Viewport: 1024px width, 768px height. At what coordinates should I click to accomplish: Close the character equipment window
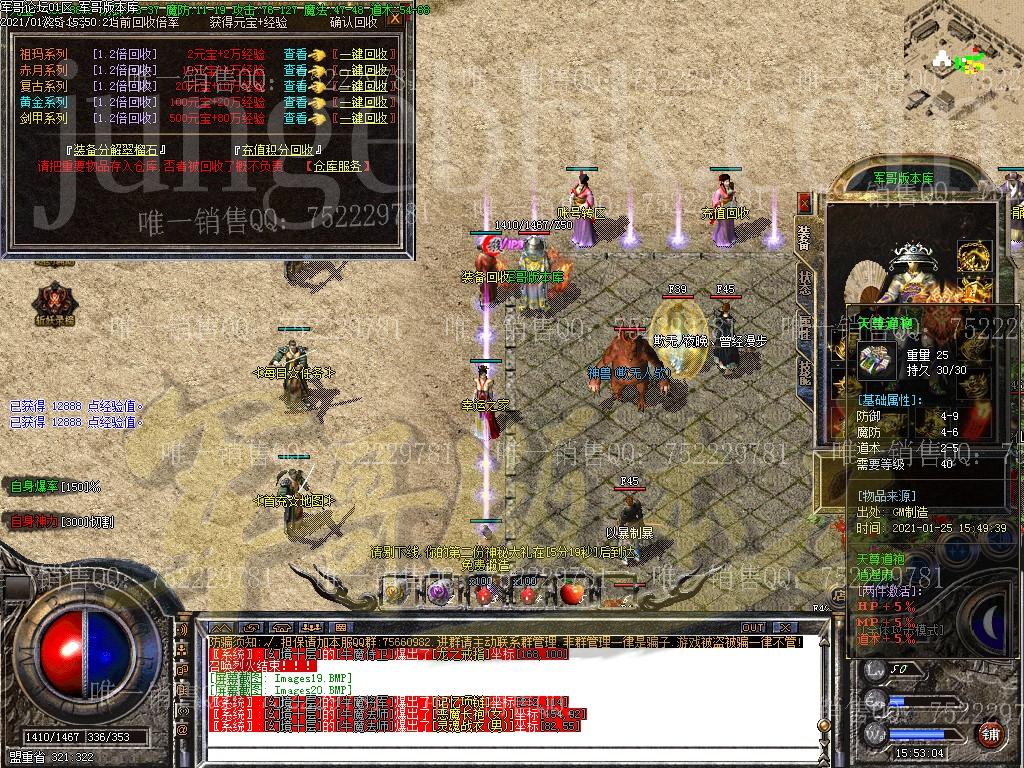pyautogui.click(x=804, y=201)
